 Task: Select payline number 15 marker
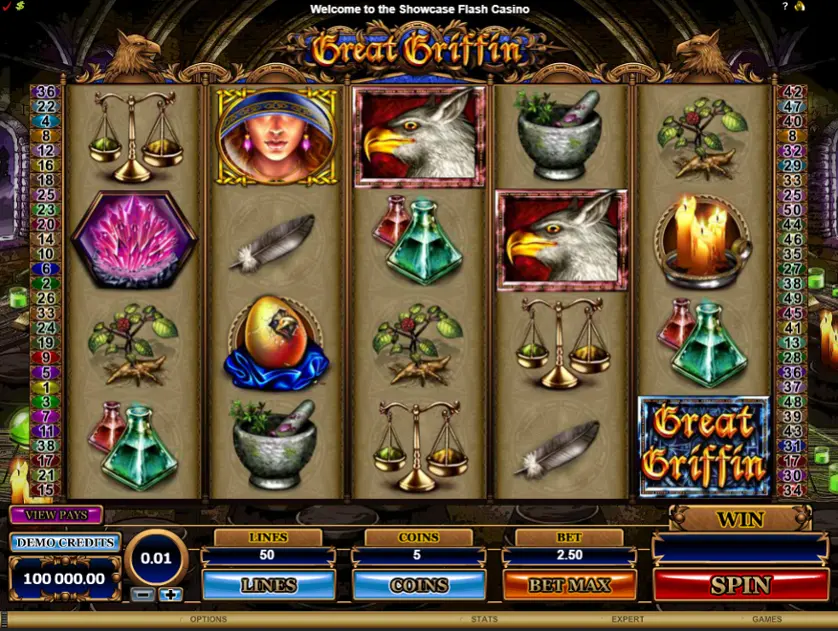(46, 490)
